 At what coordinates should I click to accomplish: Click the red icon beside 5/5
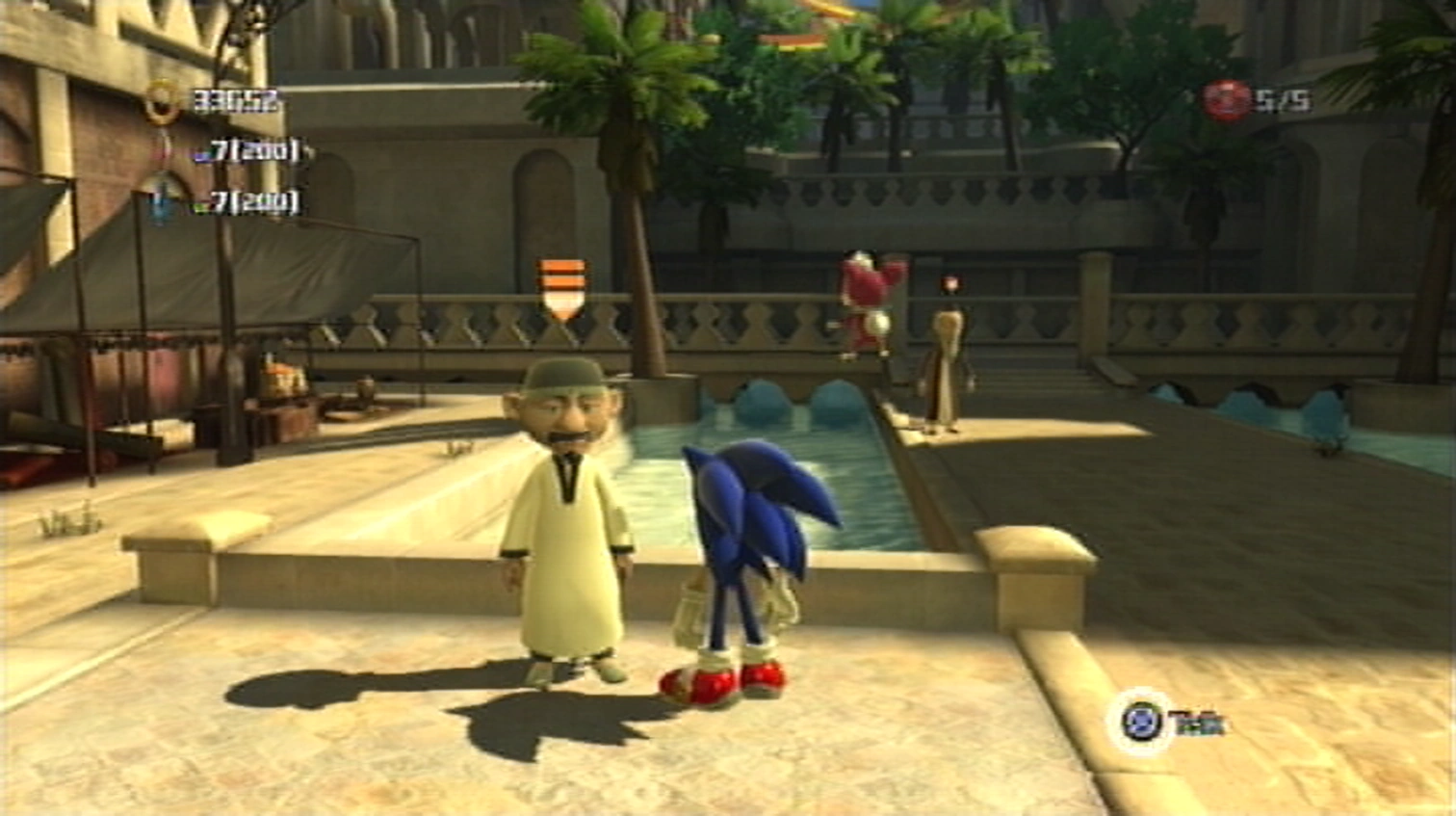[x=1227, y=101]
